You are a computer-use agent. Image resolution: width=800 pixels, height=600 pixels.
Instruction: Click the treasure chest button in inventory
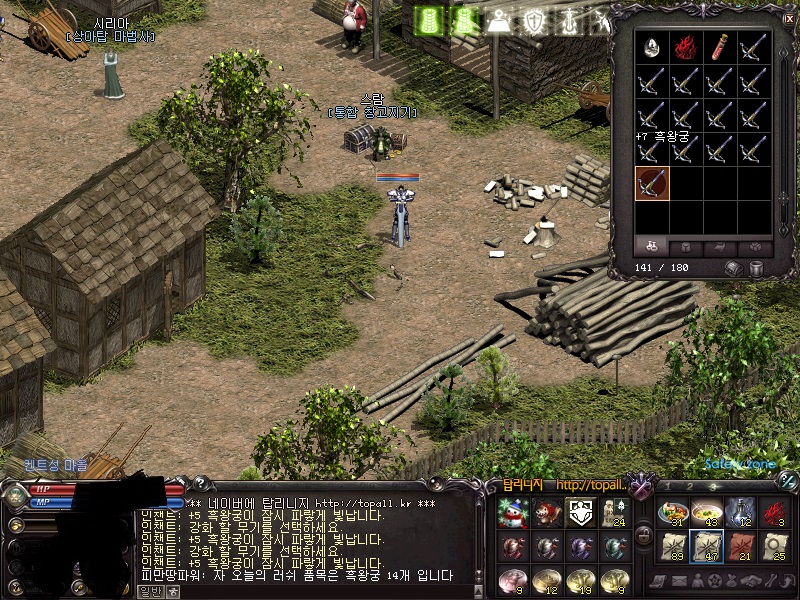[735, 268]
